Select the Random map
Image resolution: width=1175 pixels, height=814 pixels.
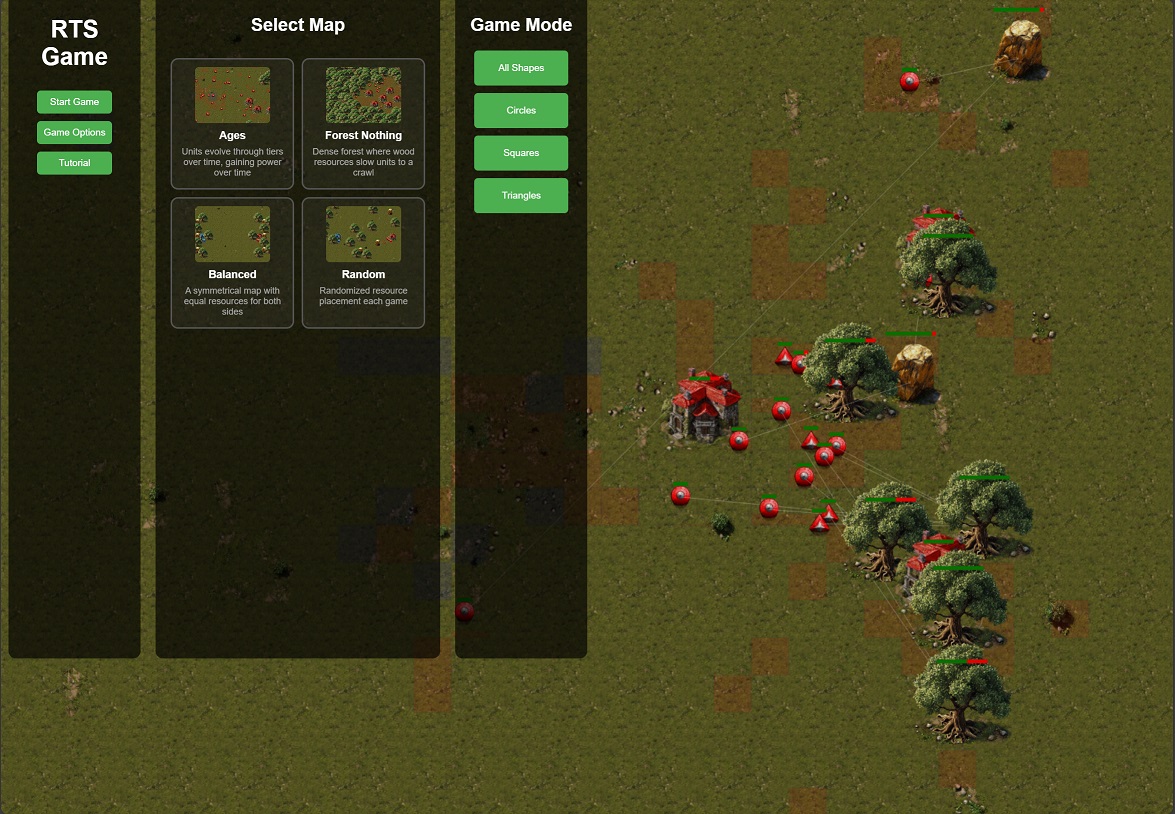point(363,262)
